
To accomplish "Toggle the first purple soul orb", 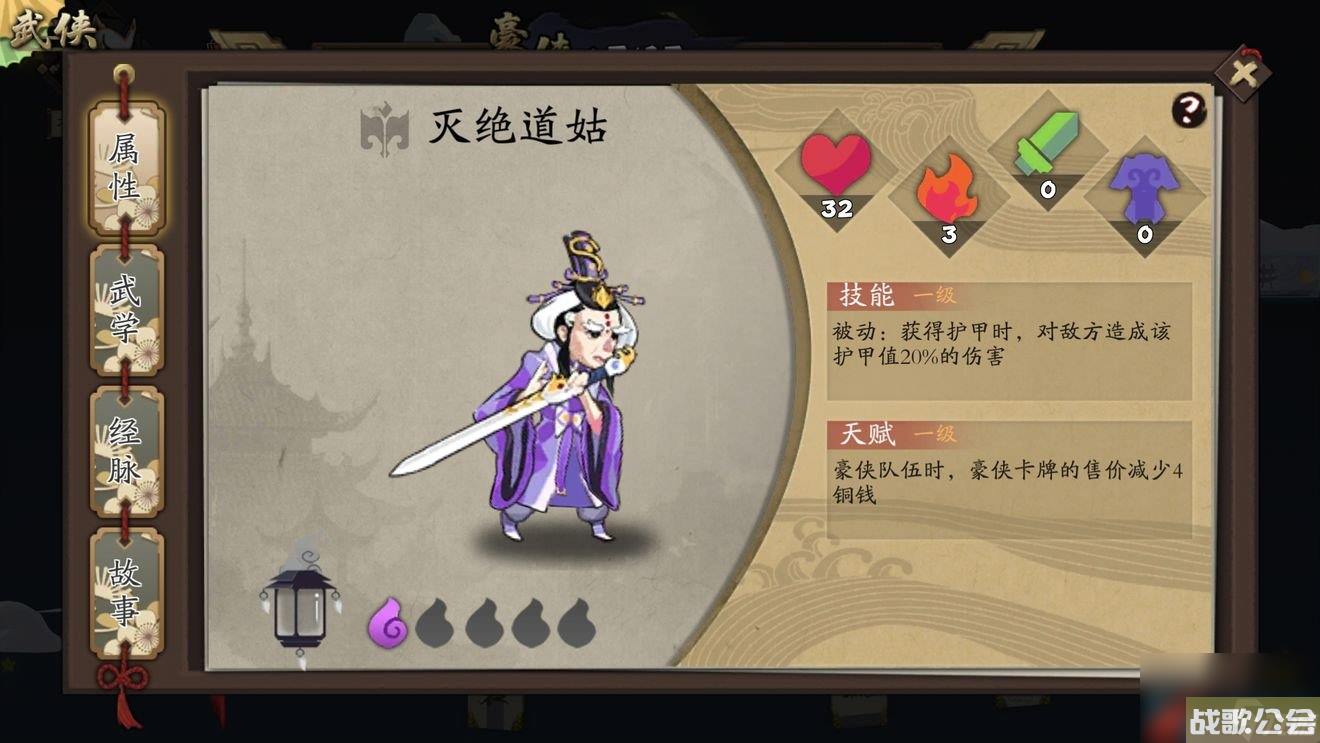I will 391,620.
